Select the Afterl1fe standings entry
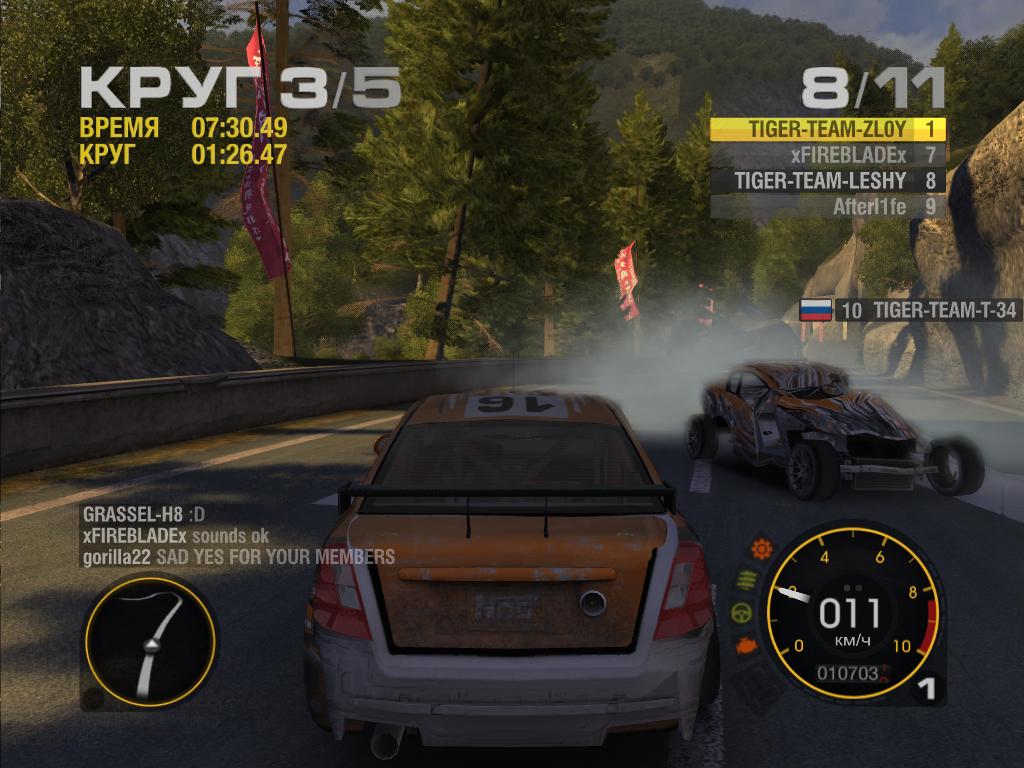 [x=827, y=207]
